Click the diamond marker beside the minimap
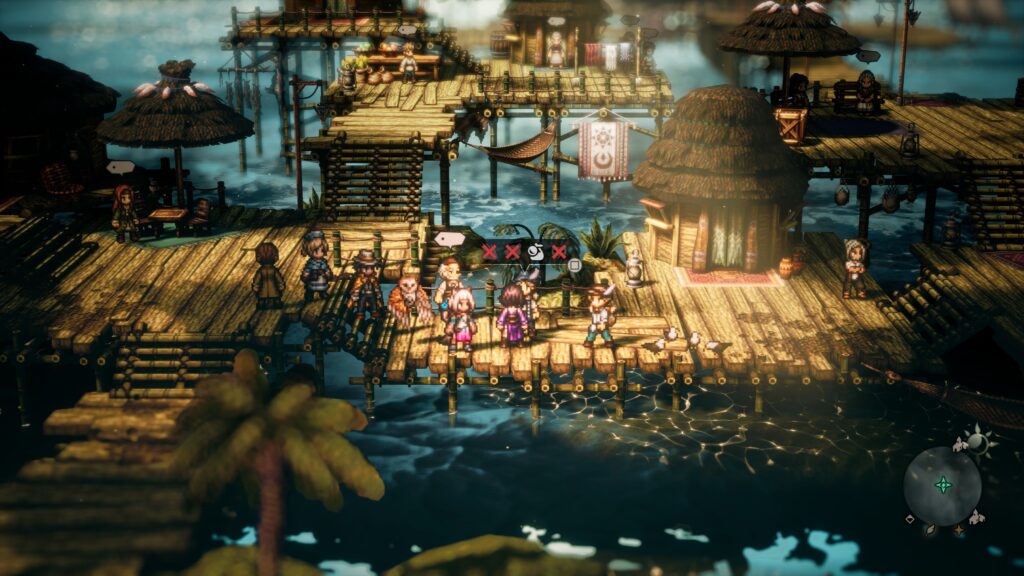Screen dimensions: 1024x576 click(908, 520)
